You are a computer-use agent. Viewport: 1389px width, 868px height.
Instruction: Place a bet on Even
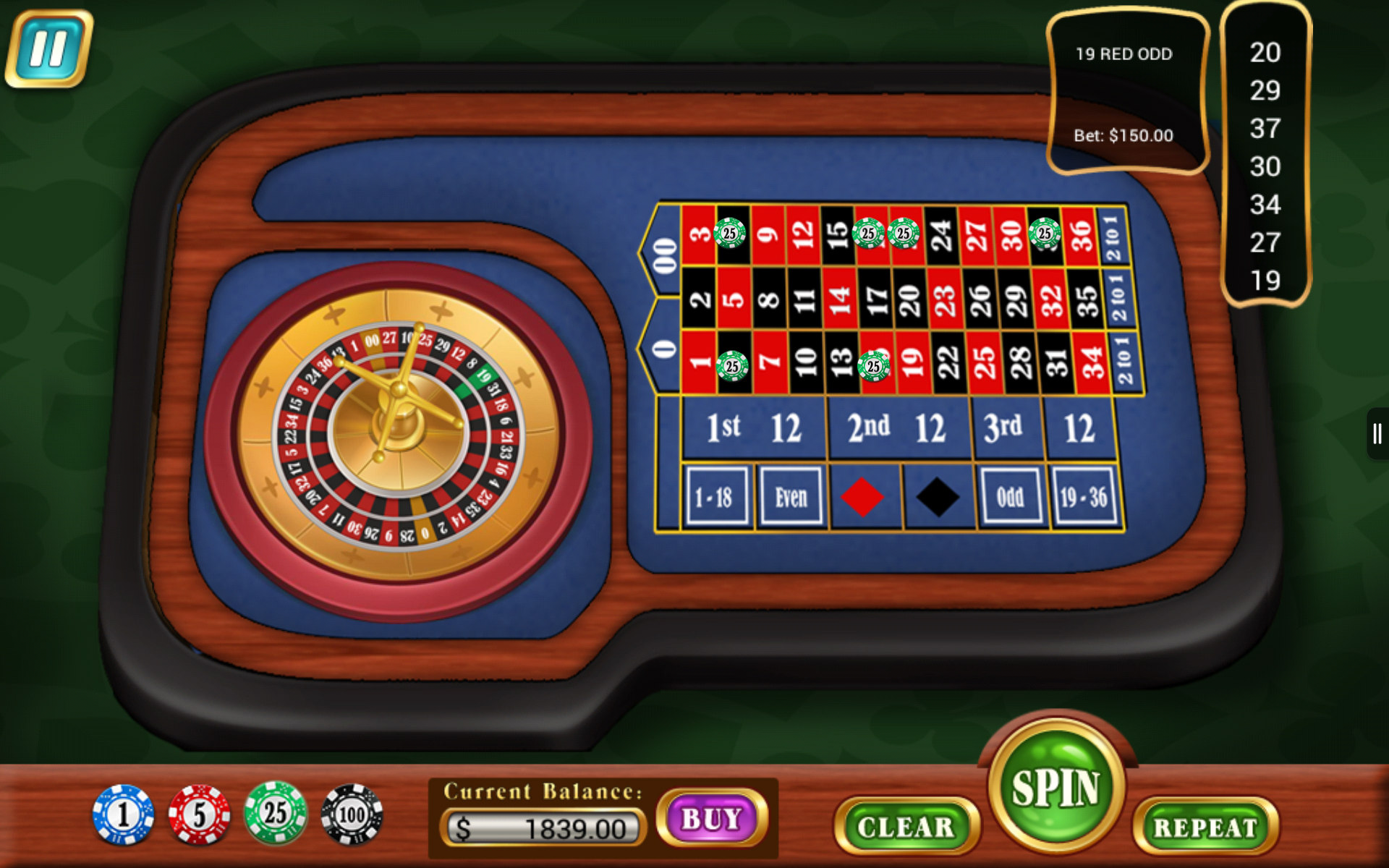(x=790, y=496)
